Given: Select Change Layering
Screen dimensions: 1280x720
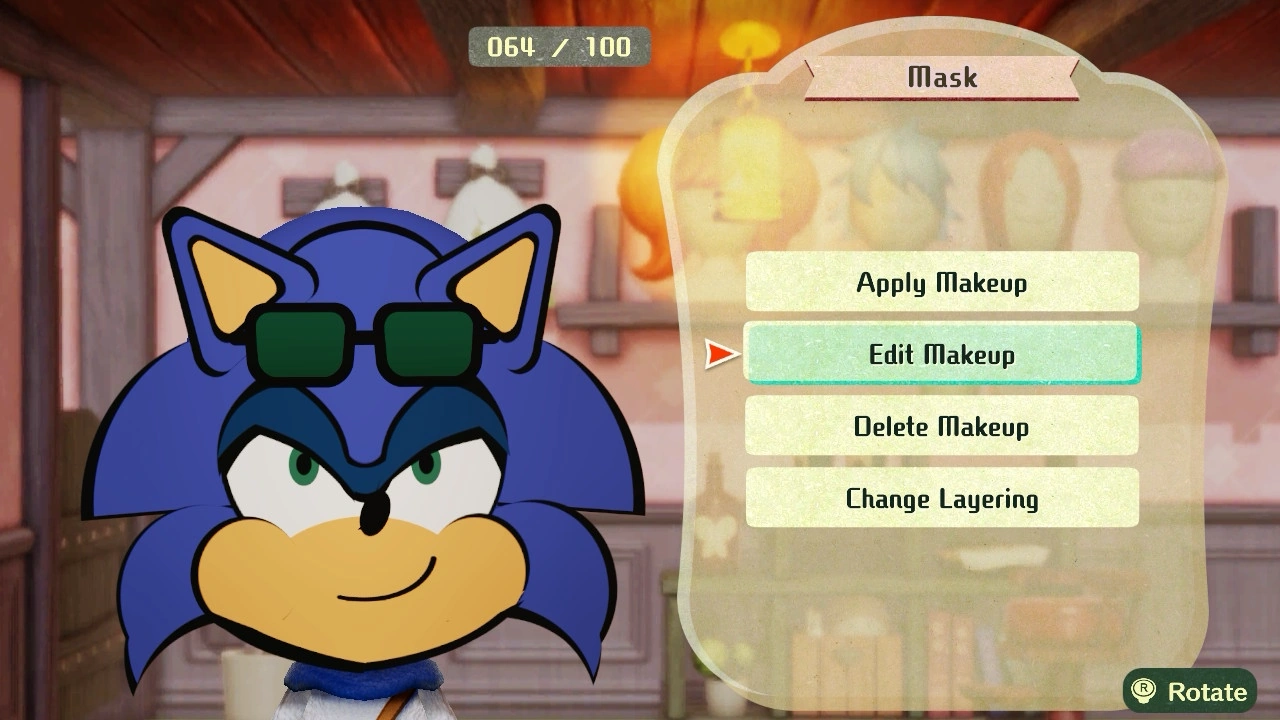Looking at the screenshot, I should tap(941, 497).
